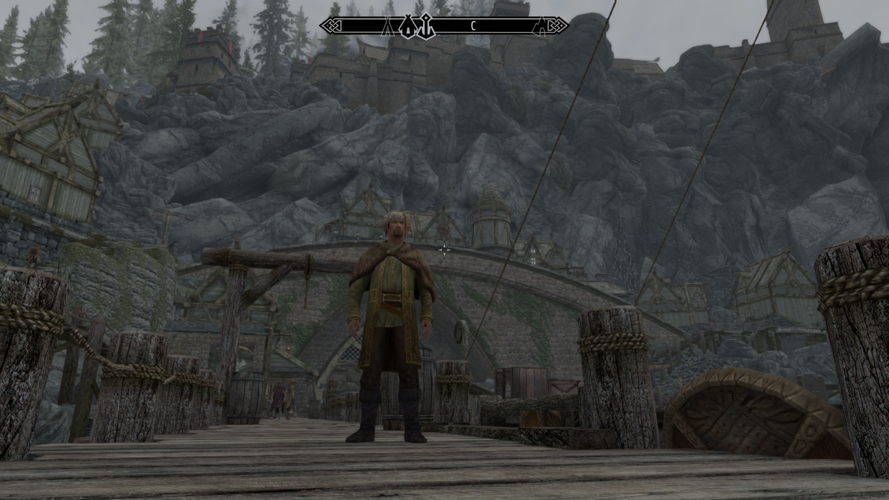Select the solid tent marker on the compass

(407, 27)
